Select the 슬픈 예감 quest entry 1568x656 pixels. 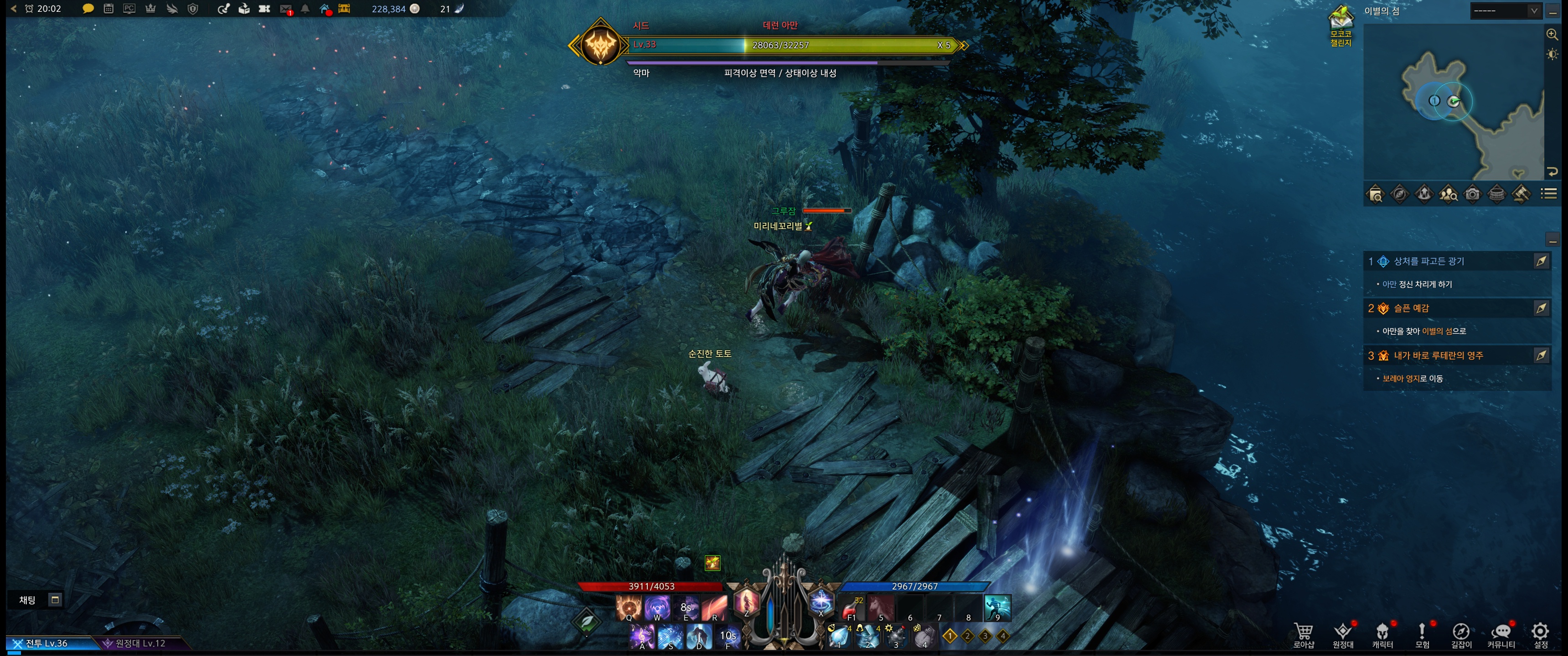[1411, 308]
